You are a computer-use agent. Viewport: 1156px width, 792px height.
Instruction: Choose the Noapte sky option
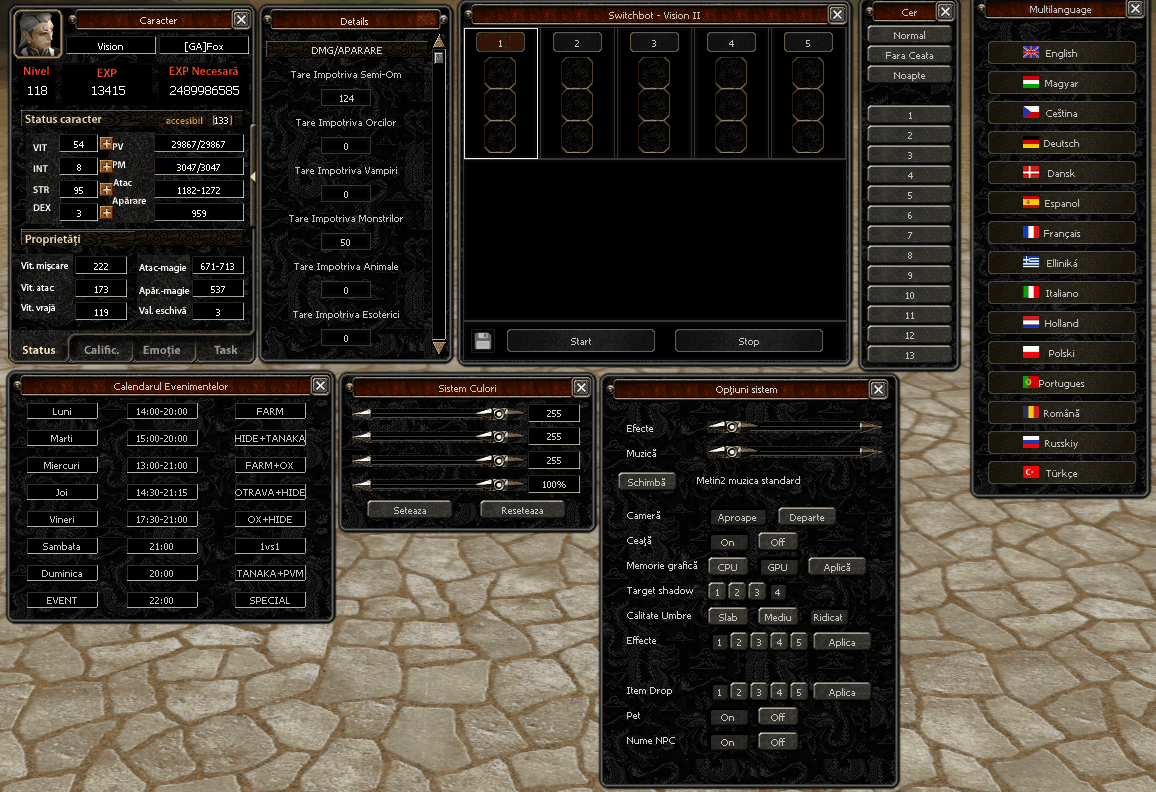tap(909, 76)
